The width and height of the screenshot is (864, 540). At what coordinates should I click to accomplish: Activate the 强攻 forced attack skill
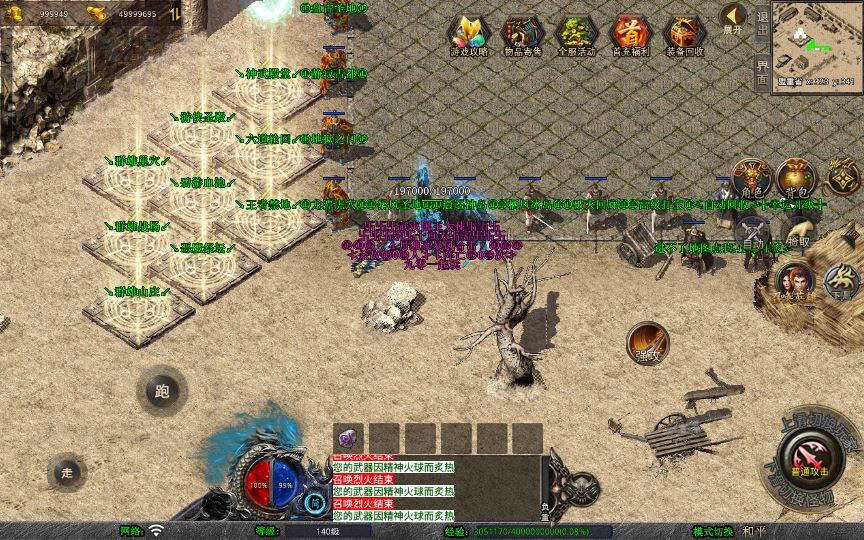point(647,343)
